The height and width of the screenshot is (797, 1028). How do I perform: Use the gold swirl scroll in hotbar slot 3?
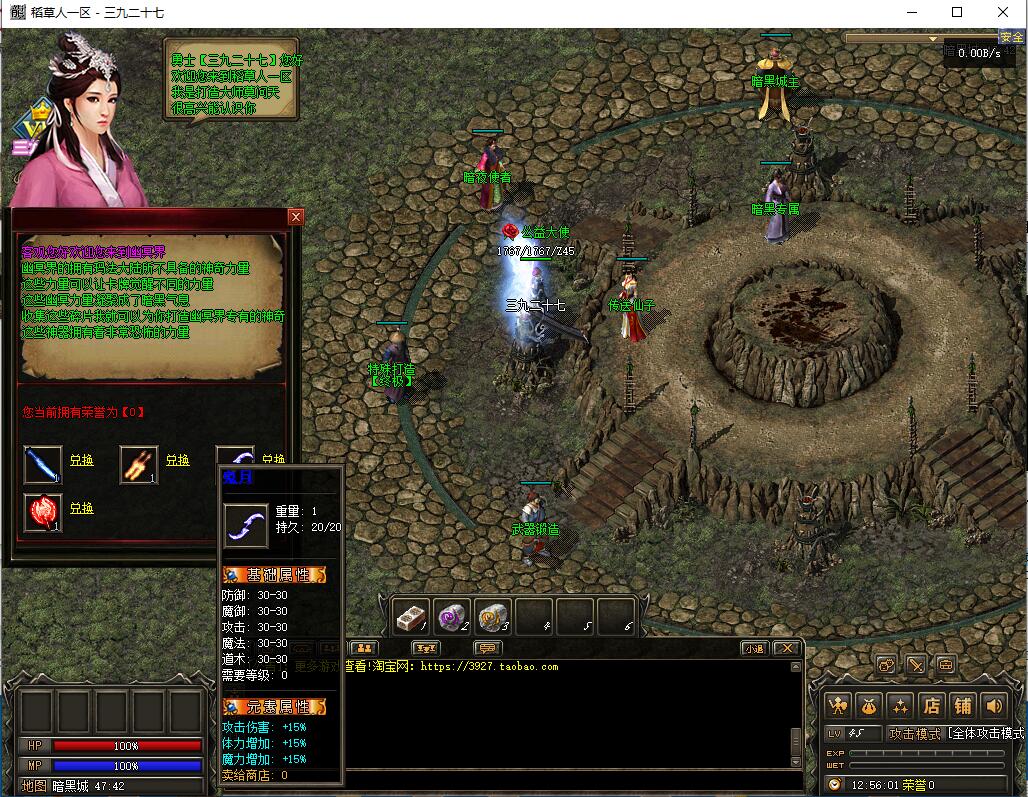493,617
